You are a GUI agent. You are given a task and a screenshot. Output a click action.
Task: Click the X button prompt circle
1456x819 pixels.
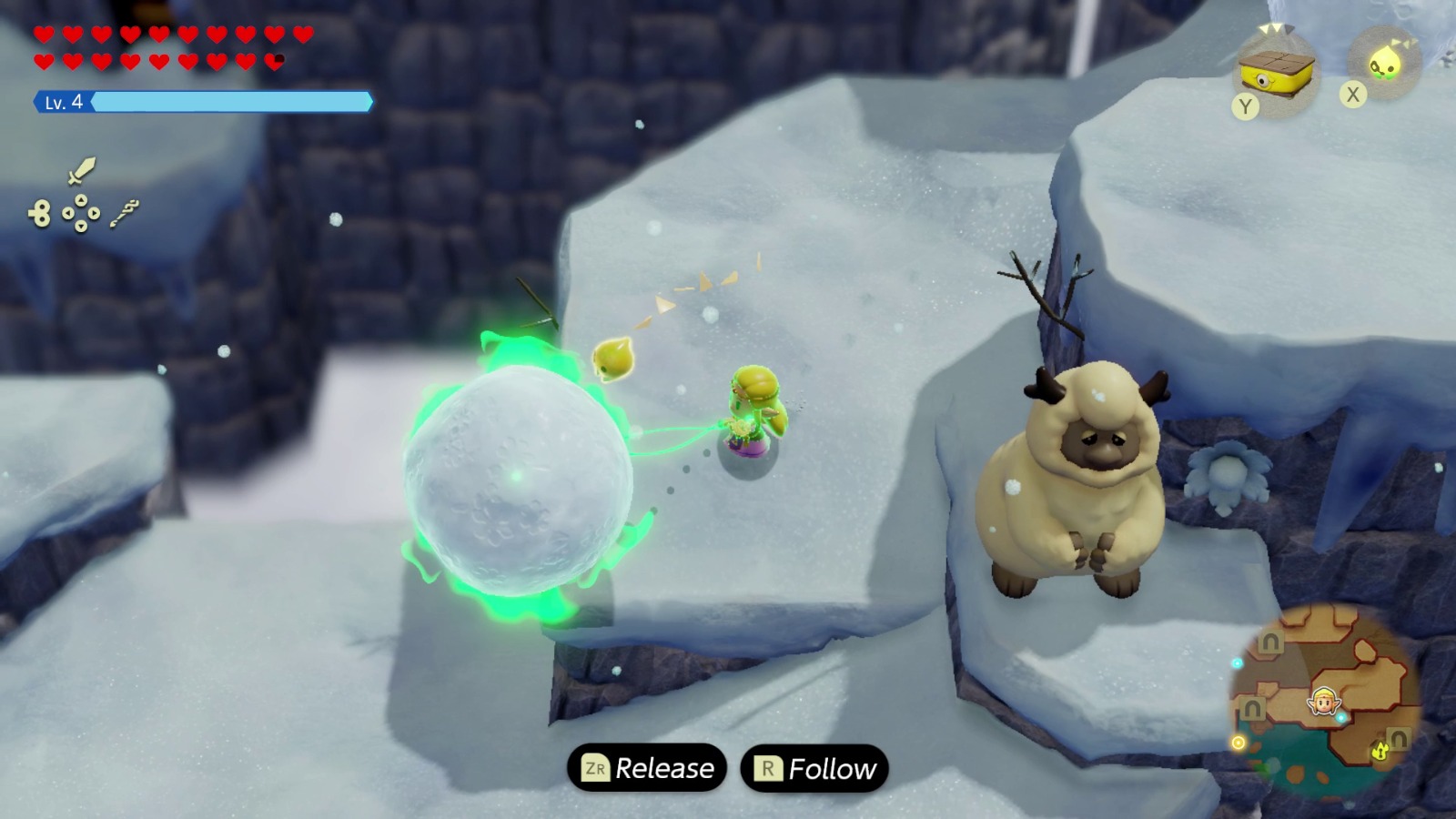click(1353, 94)
